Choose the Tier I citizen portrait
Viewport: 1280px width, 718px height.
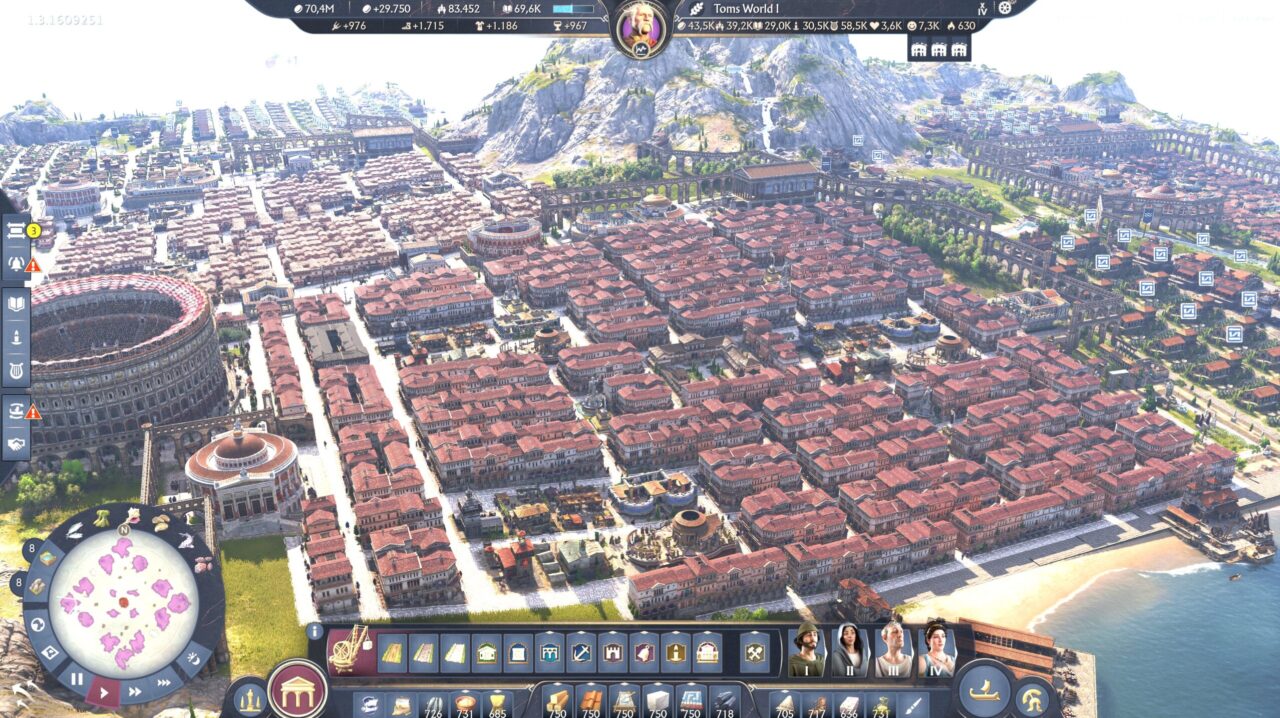806,651
